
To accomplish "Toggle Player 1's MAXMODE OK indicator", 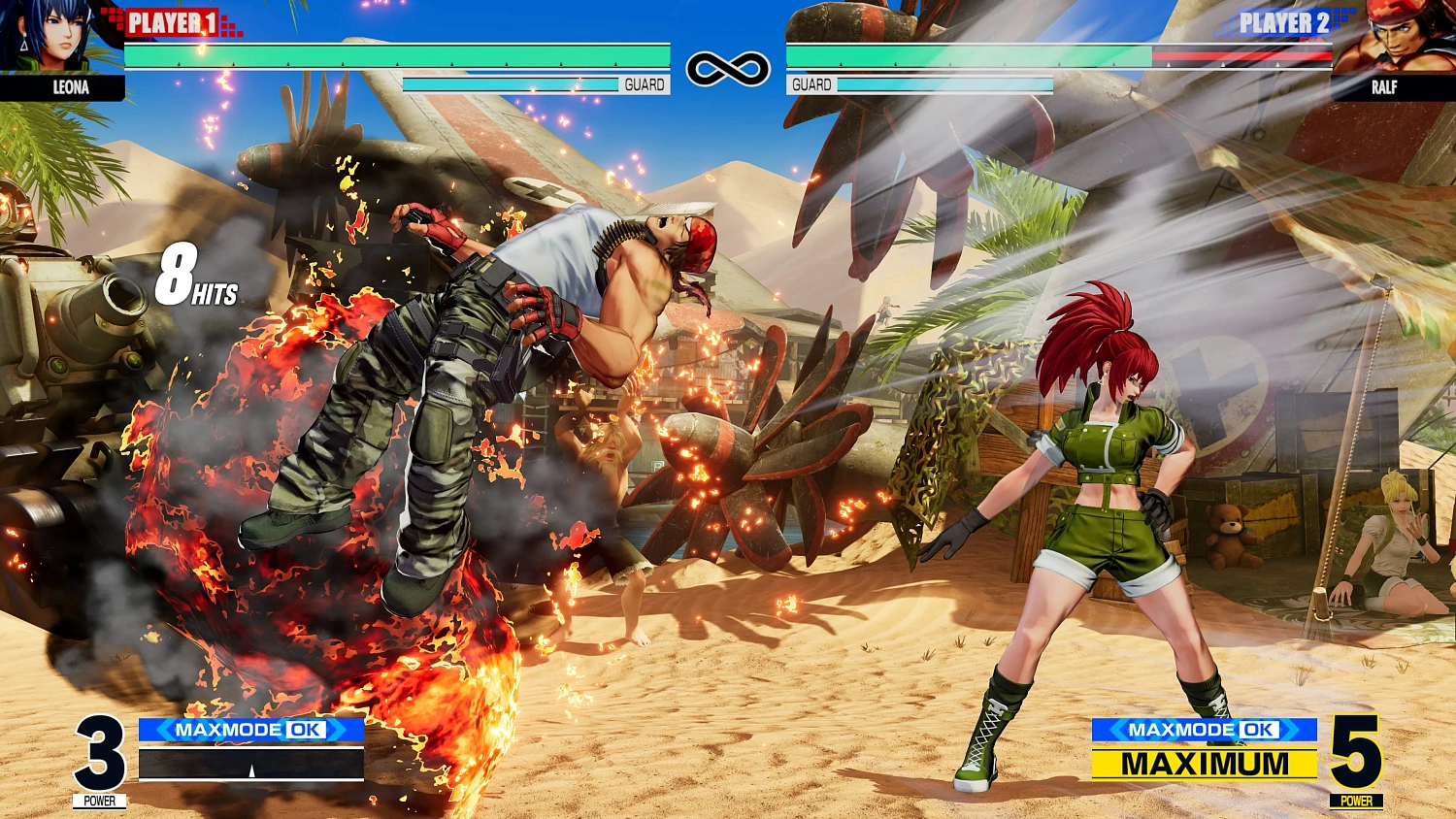I will pos(252,730).
